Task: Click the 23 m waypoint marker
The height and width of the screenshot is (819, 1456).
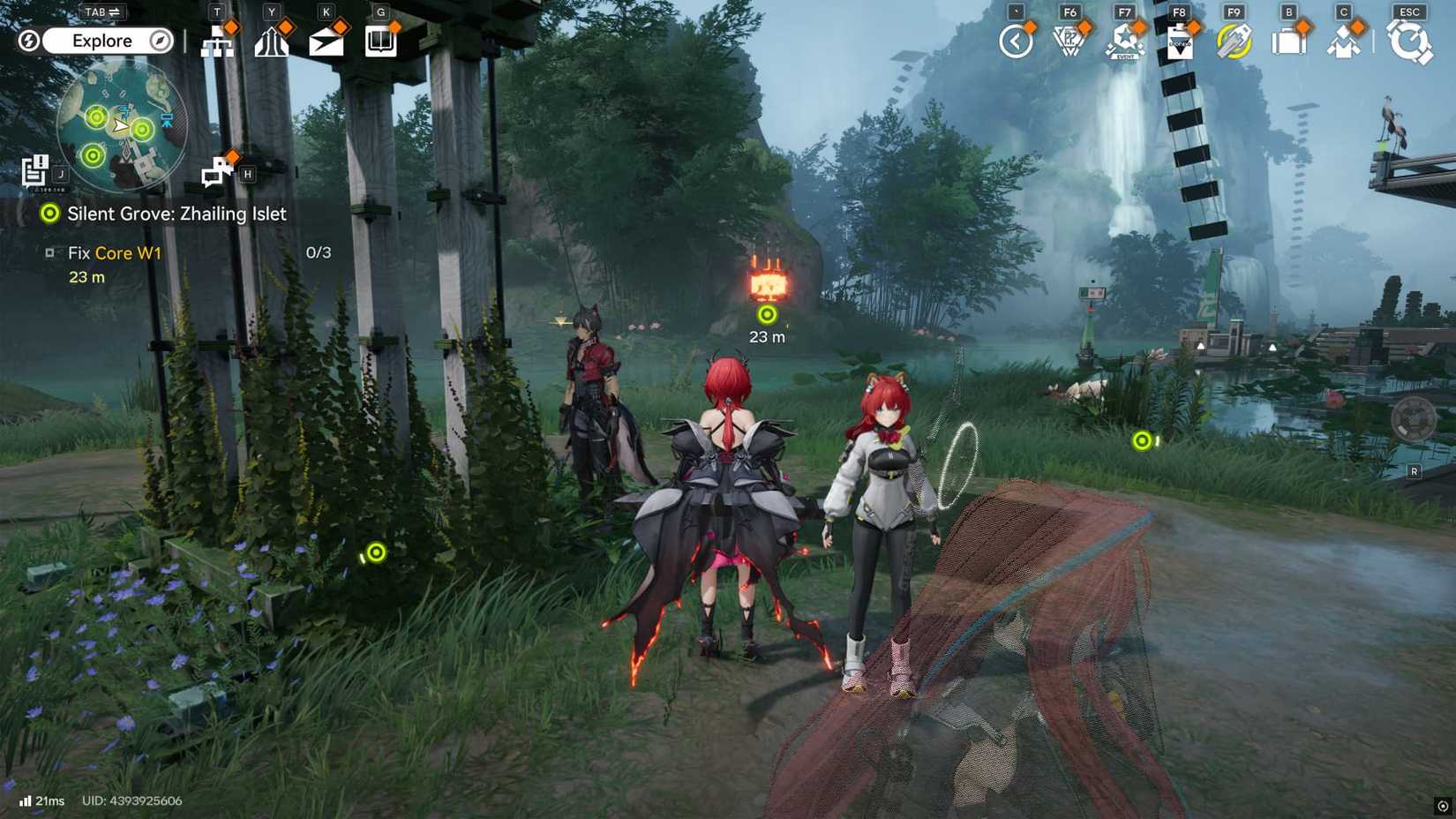Action: click(766, 312)
